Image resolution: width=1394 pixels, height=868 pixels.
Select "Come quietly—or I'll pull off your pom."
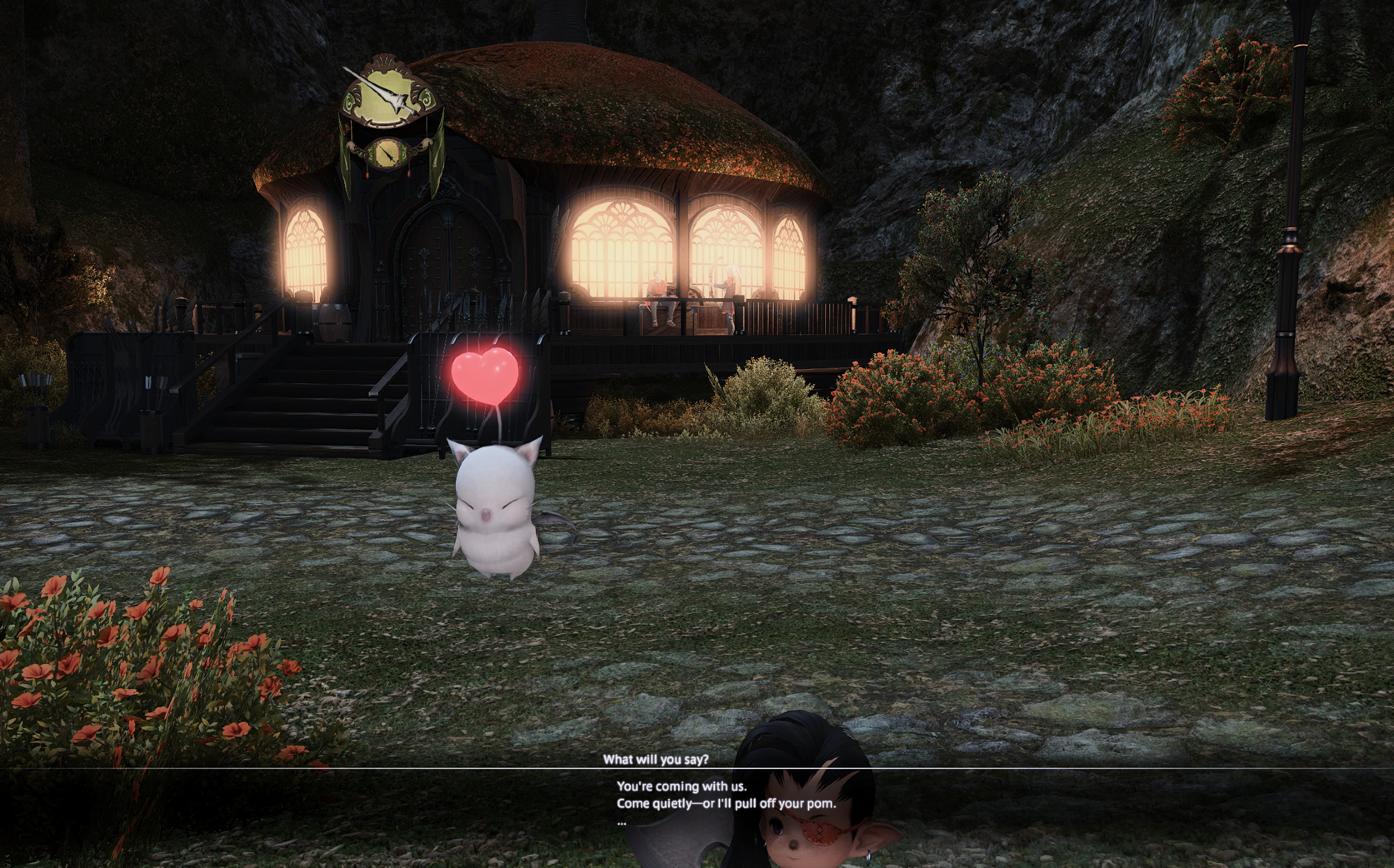tap(726, 803)
